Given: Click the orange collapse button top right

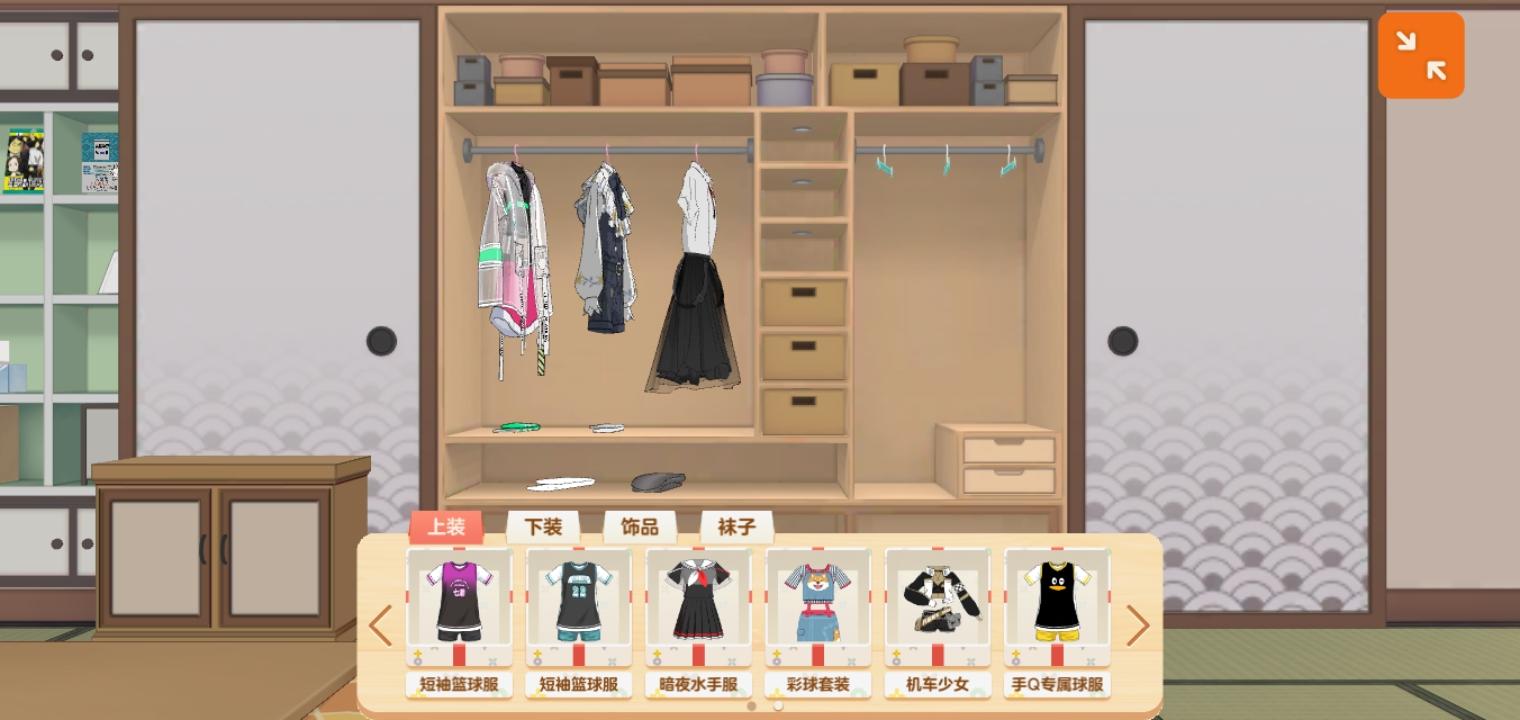Looking at the screenshot, I should tap(1421, 55).
